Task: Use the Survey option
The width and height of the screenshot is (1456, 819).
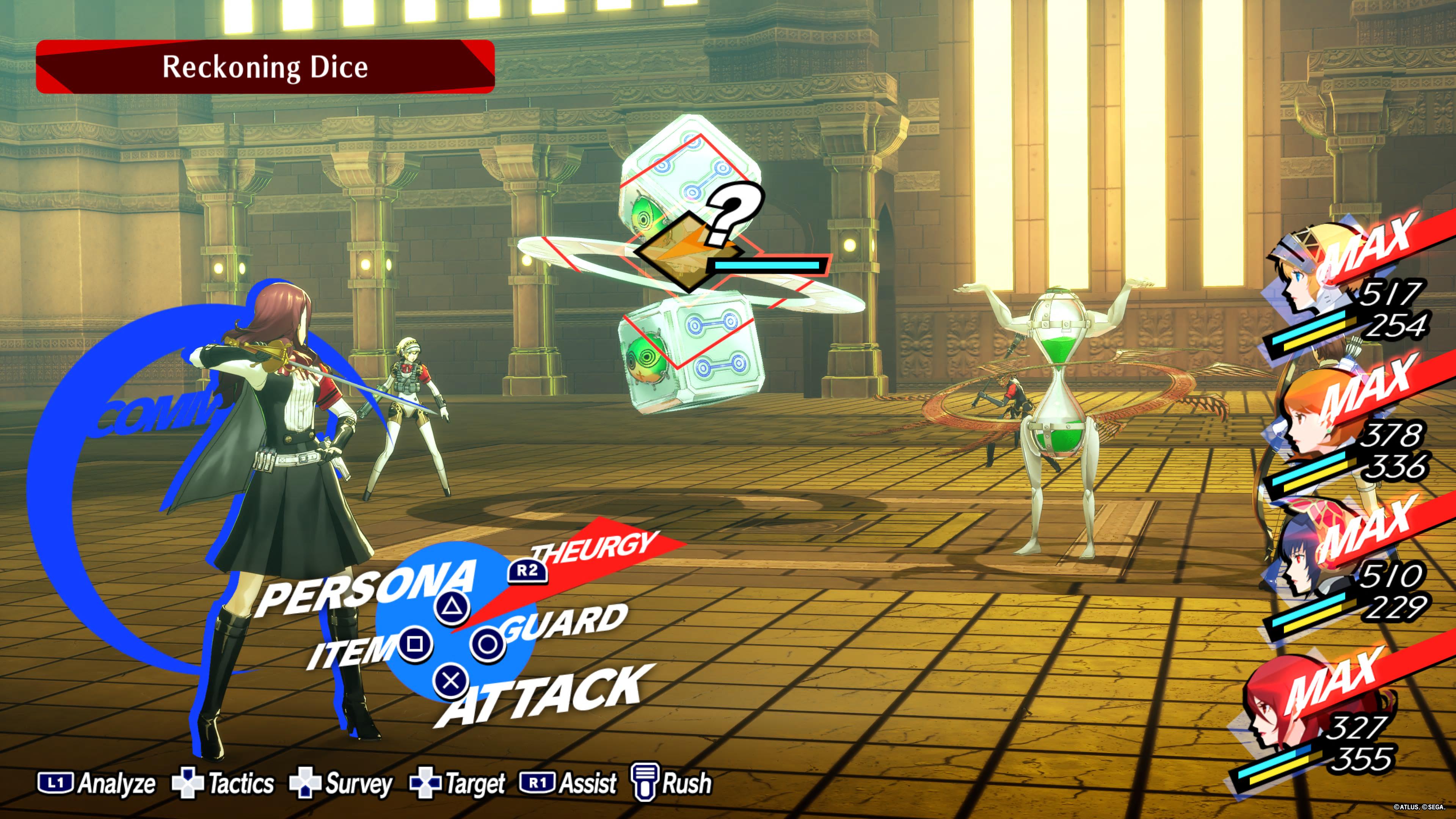Action: (x=341, y=783)
